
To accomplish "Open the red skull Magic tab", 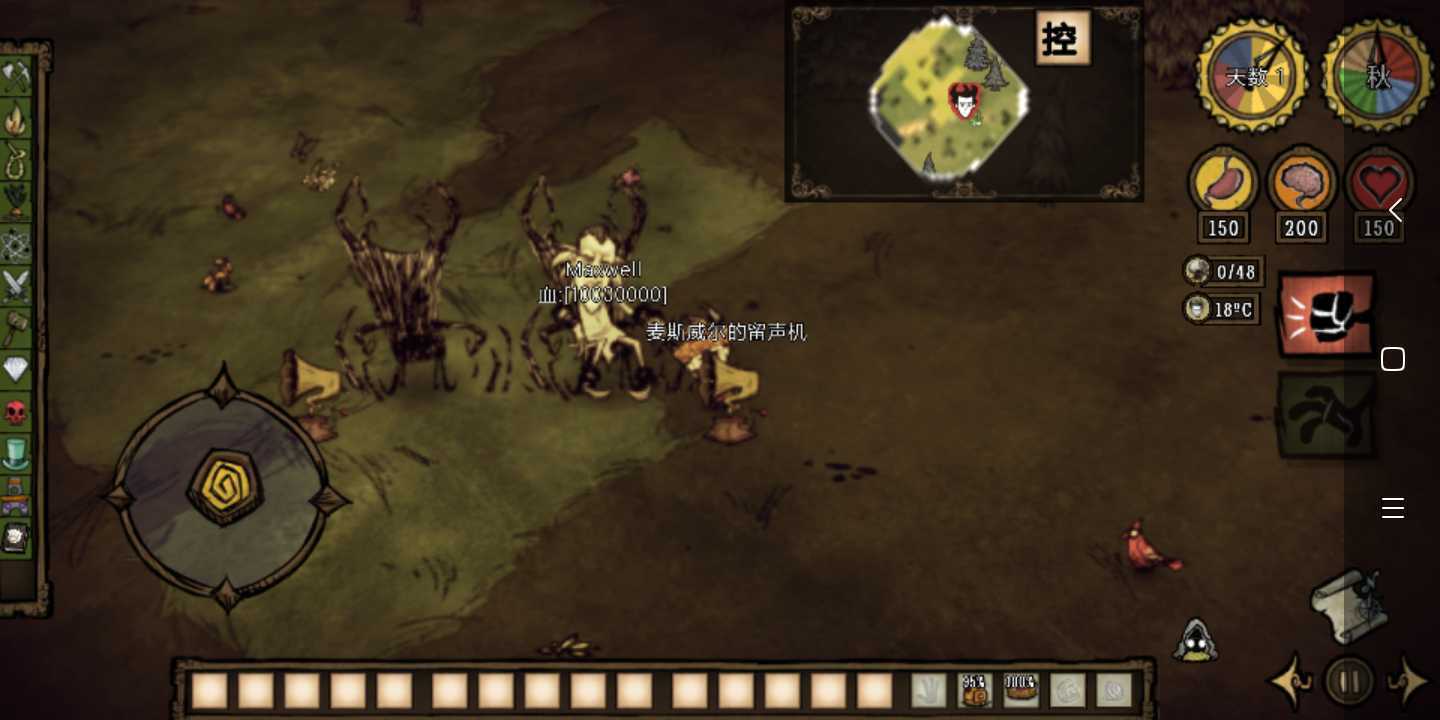I will click(x=17, y=412).
